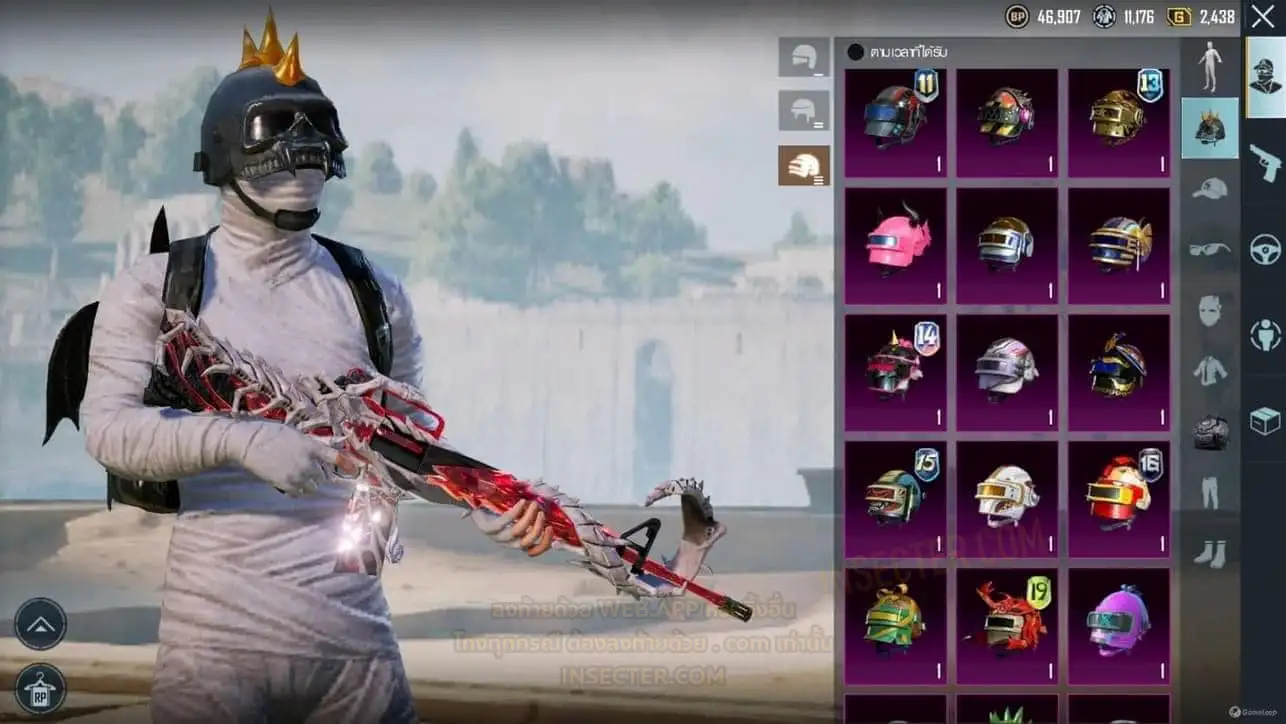Pick the green and gold helmet skin
The width and height of the screenshot is (1286, 724).
click(895, 620)
